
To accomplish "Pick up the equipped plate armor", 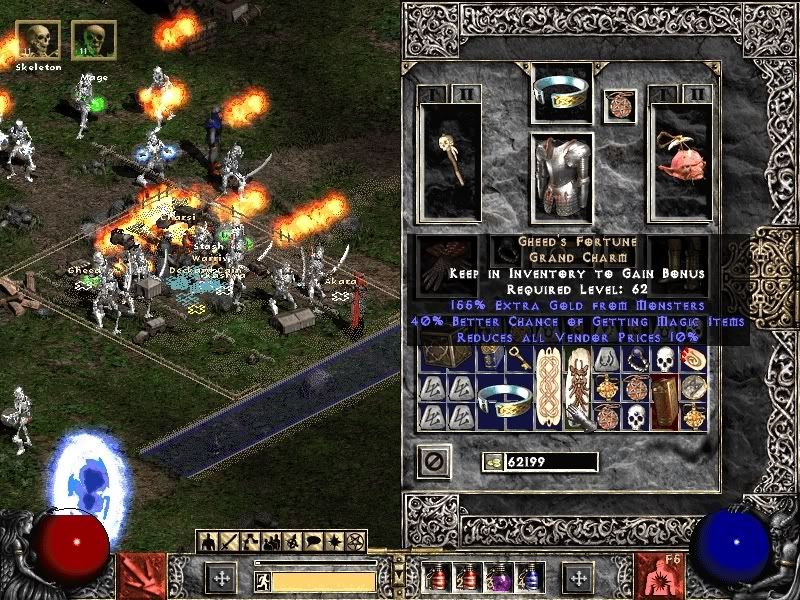I will [561, 177].
